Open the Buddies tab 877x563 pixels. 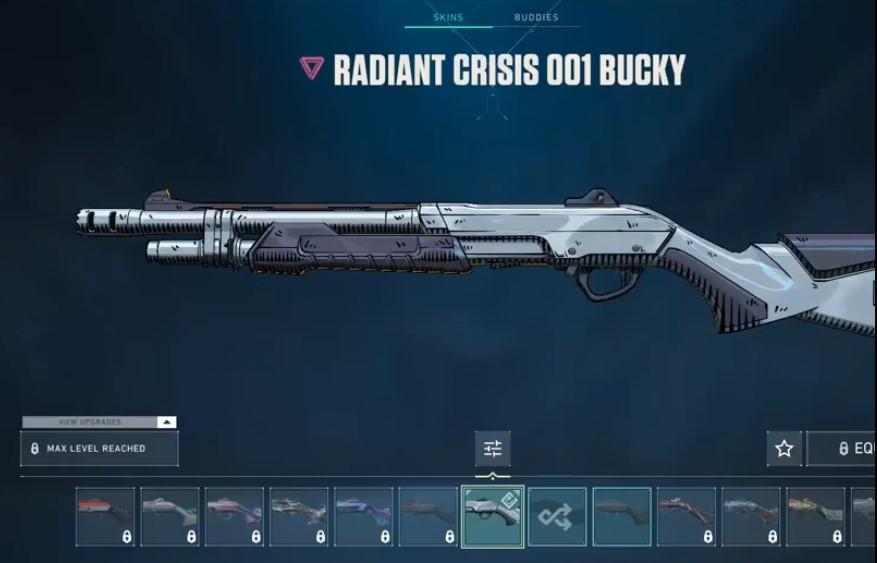coord(536,18)
